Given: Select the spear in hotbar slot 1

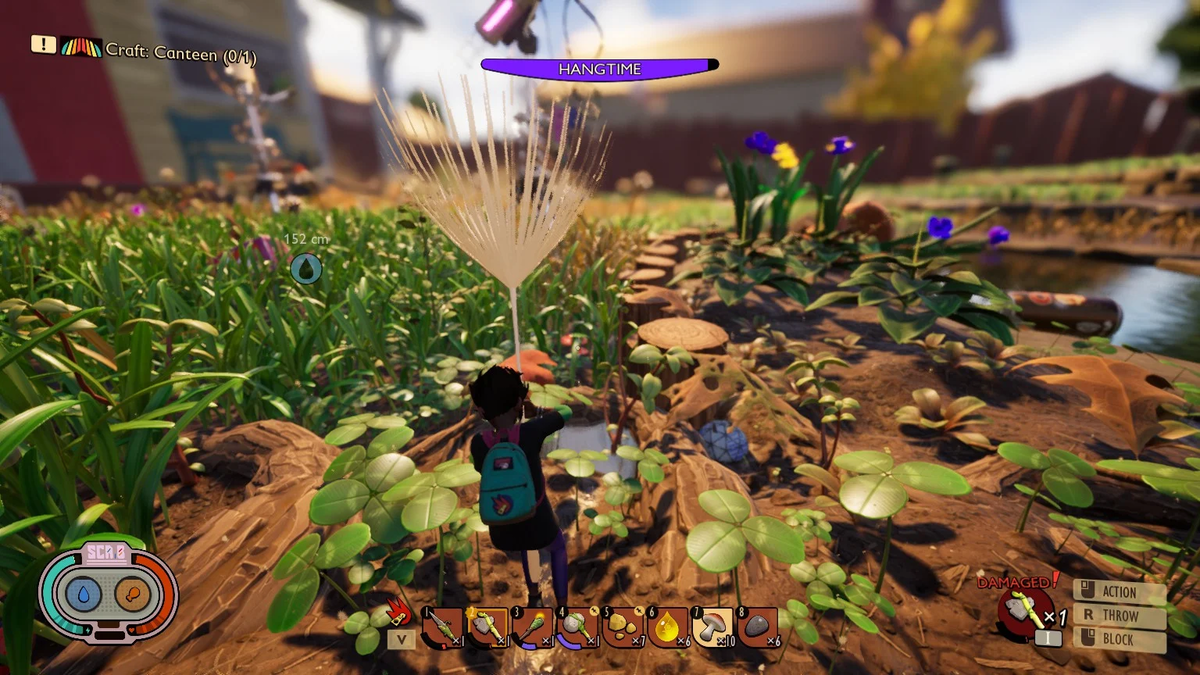Looking at the screenshot, I should [x=442, y=627].
